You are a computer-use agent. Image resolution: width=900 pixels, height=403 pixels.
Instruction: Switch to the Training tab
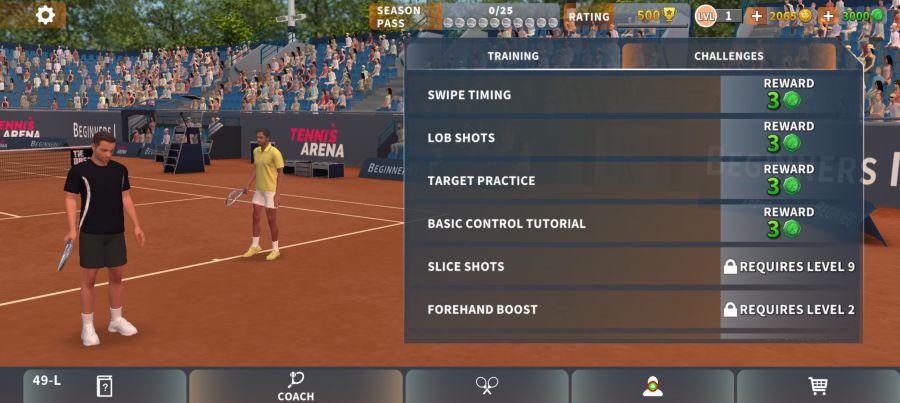[513, 56]
